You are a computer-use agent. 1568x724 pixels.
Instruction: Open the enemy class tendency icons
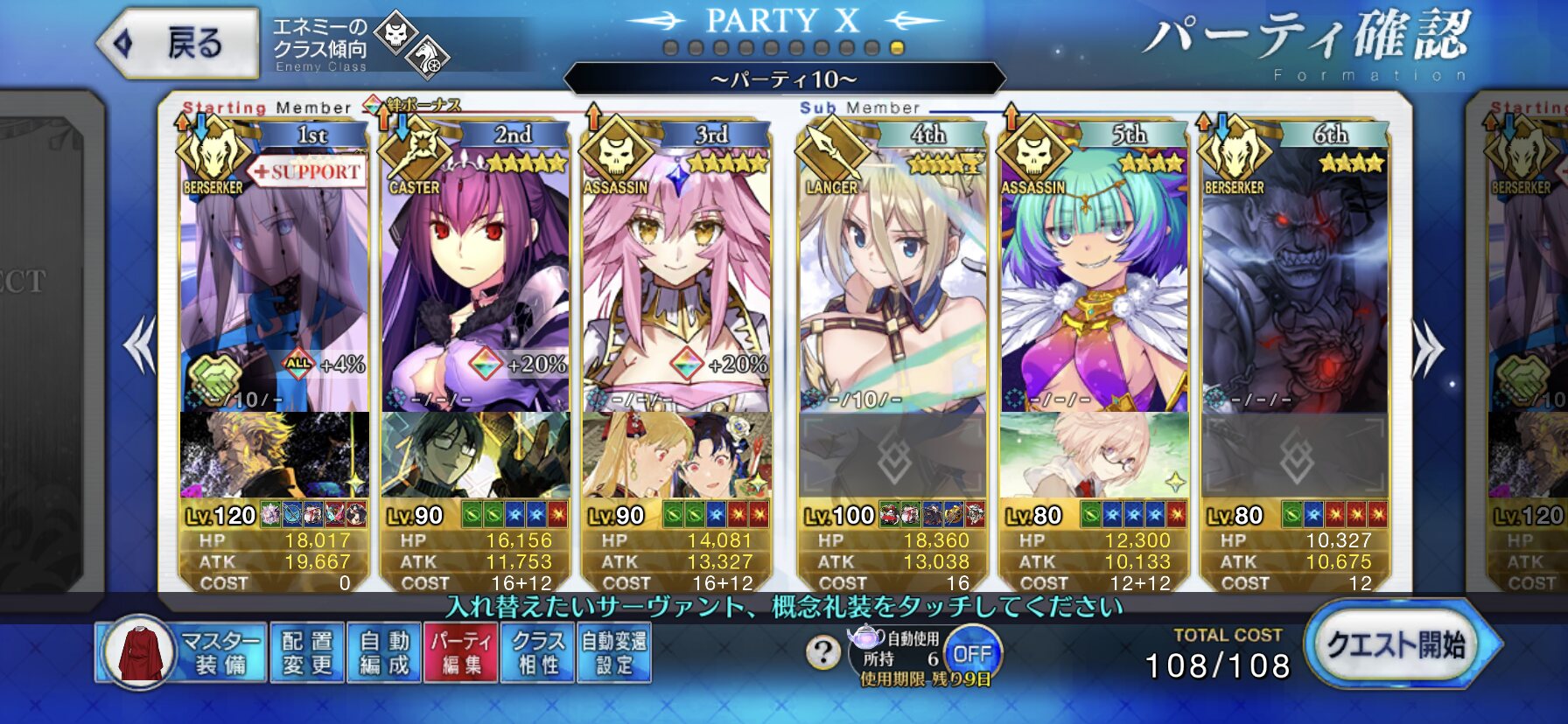tap(411, 44)
